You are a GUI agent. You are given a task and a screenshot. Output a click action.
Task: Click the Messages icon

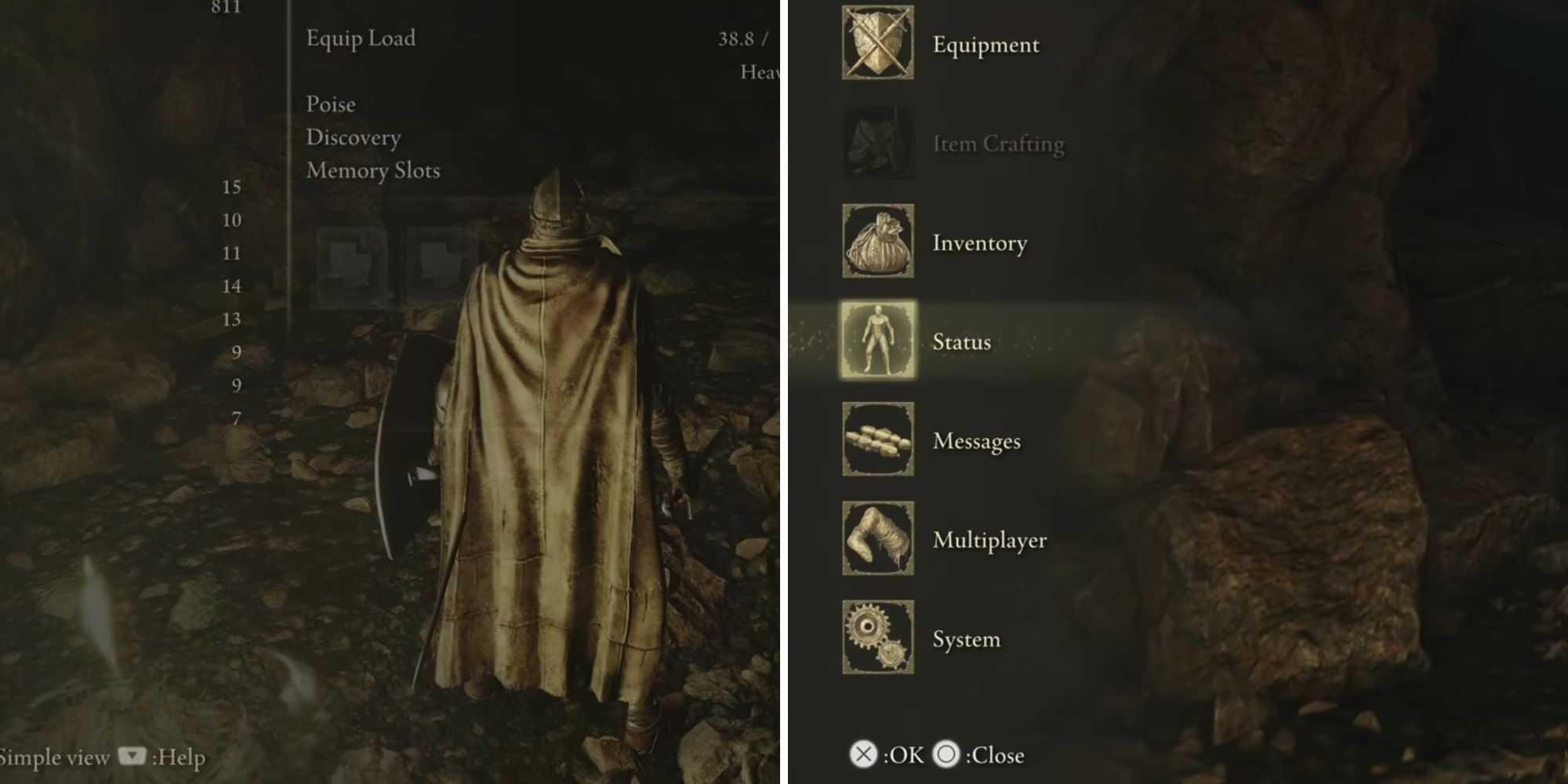click(x=877, y=441)
